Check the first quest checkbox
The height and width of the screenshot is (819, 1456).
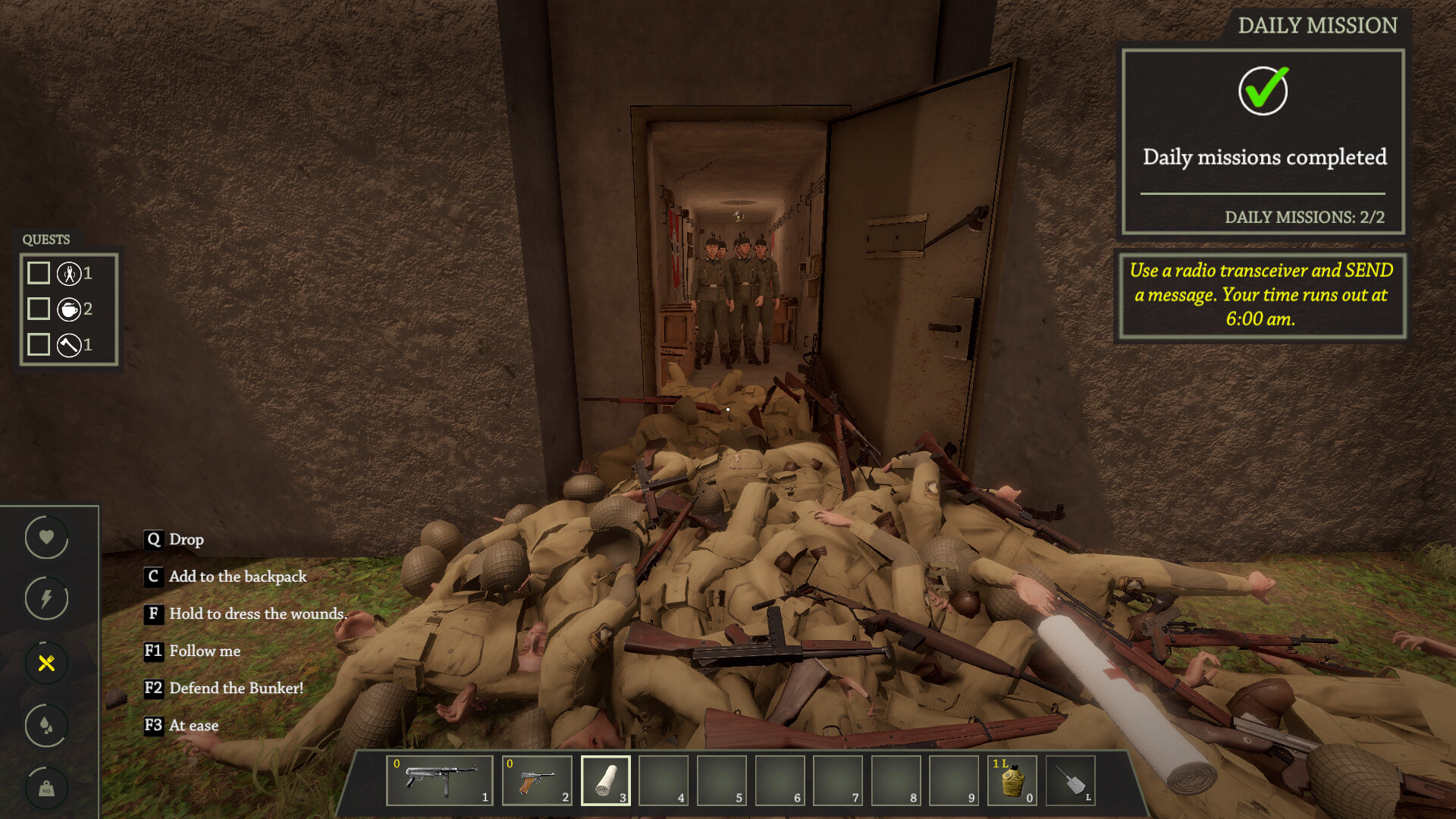click(x=38, y=274)
